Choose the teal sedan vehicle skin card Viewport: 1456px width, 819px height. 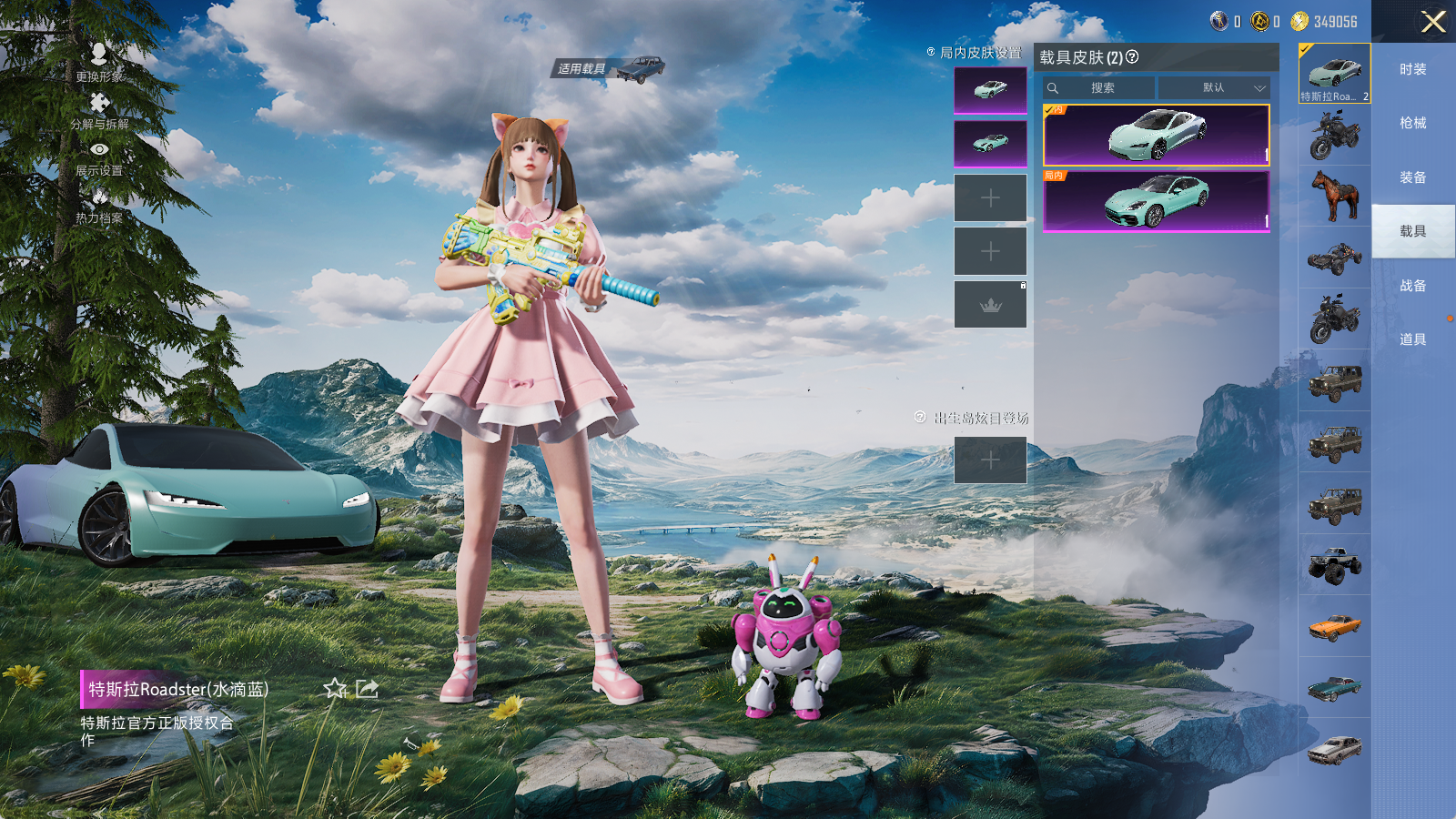1156,200
